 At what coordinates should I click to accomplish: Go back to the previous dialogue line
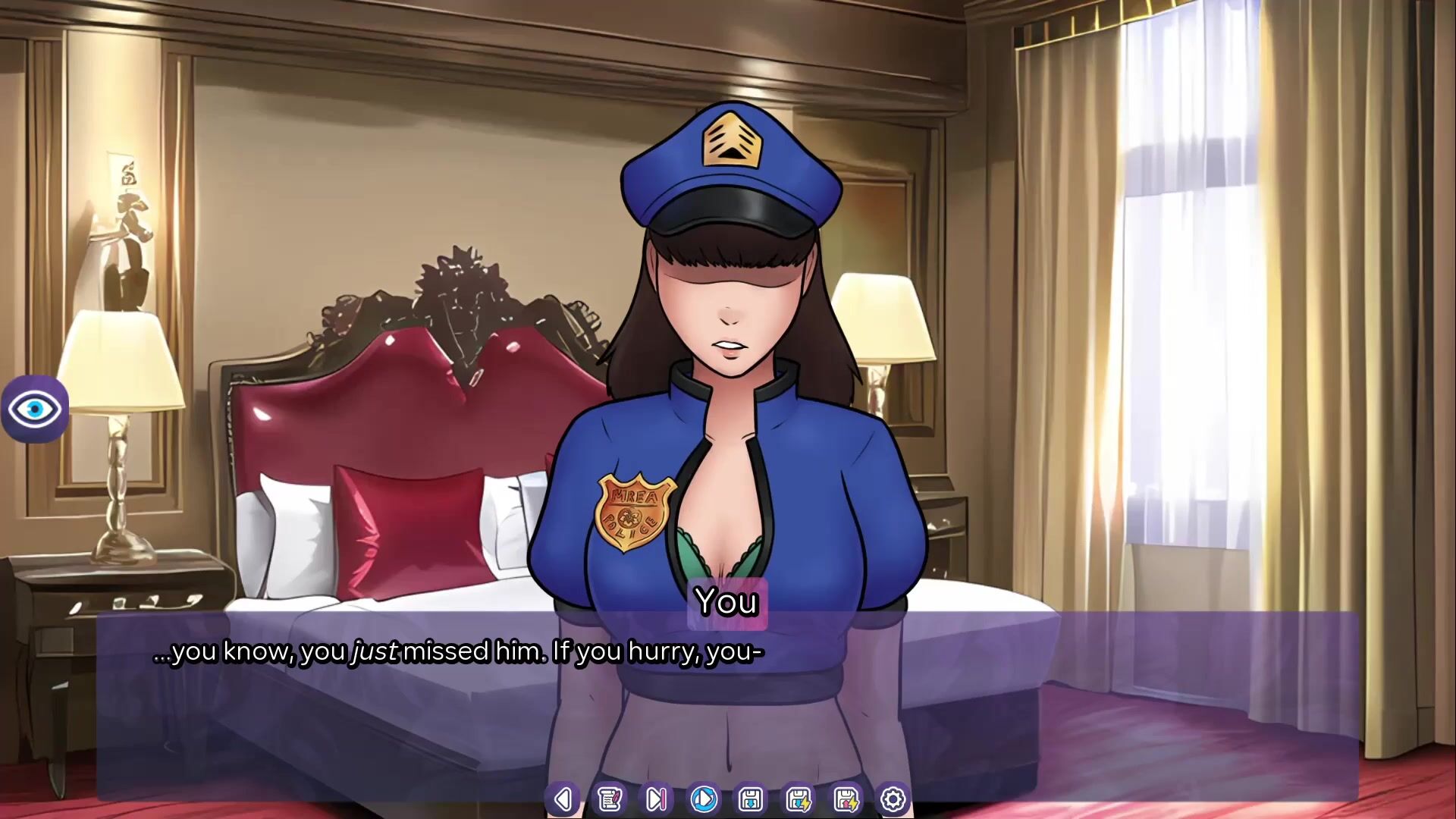[x=563, y=799]
